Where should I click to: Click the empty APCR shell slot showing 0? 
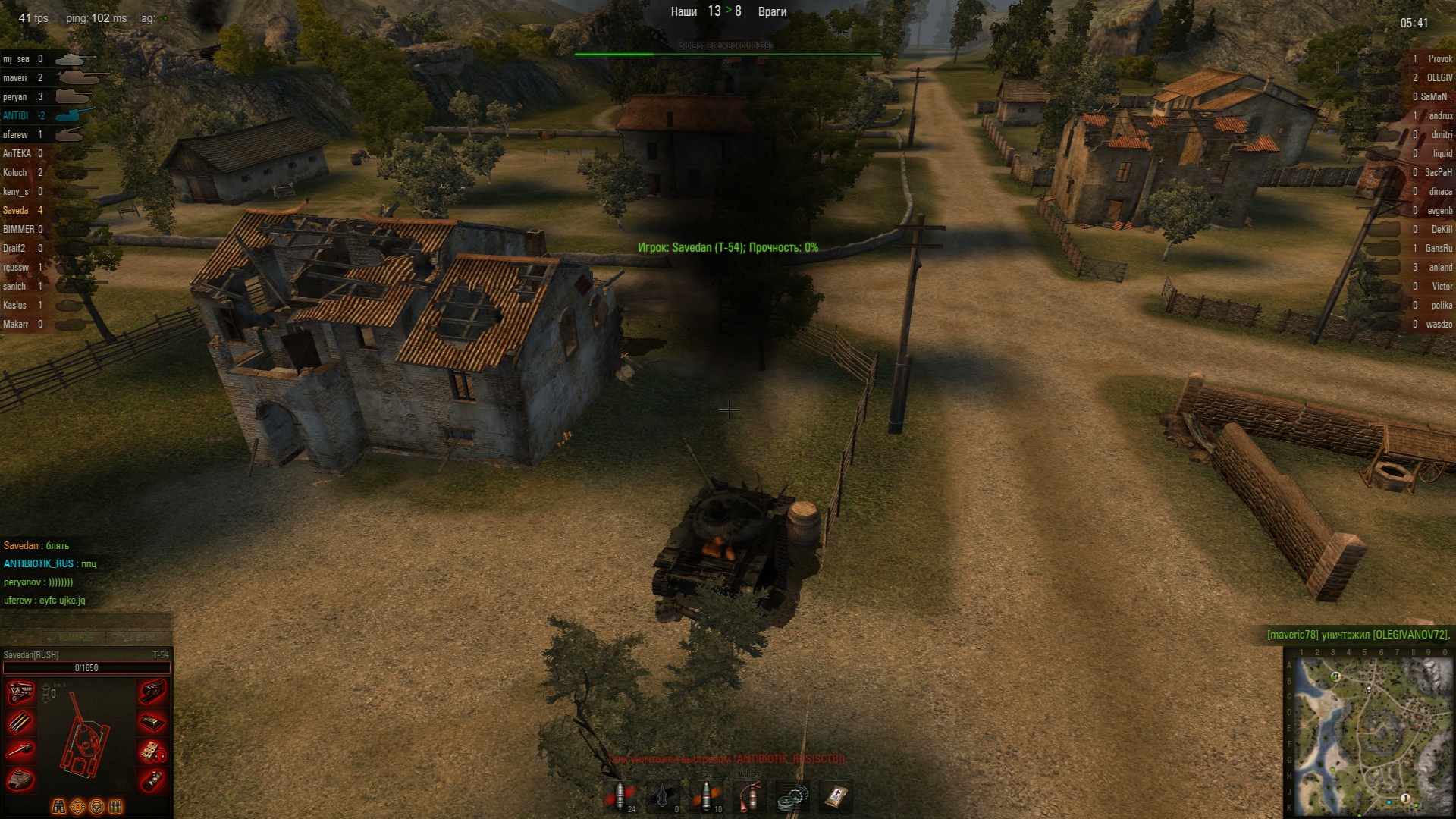tap(663, 796)
